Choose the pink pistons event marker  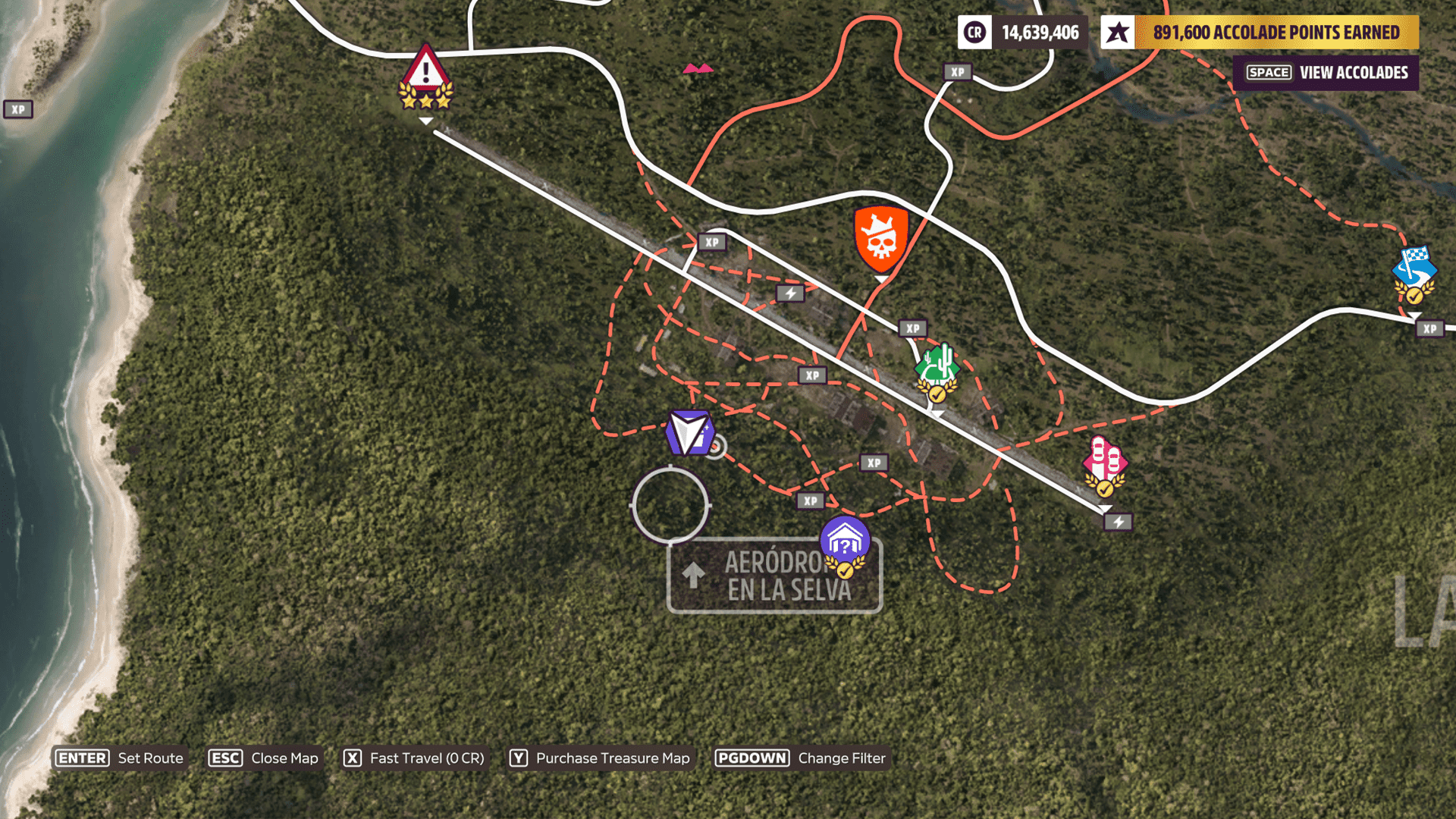(x=1105, y=463)
